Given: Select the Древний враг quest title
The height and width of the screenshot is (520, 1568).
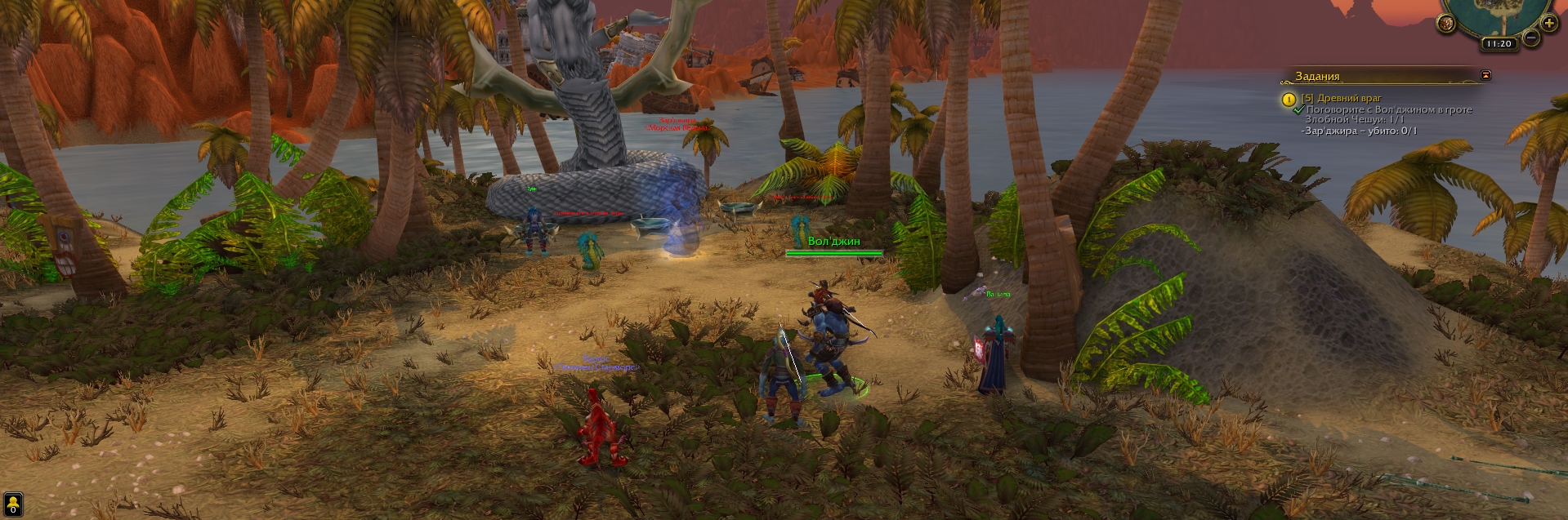Looking at the screenshot, I should click(x=1334, y=98).
